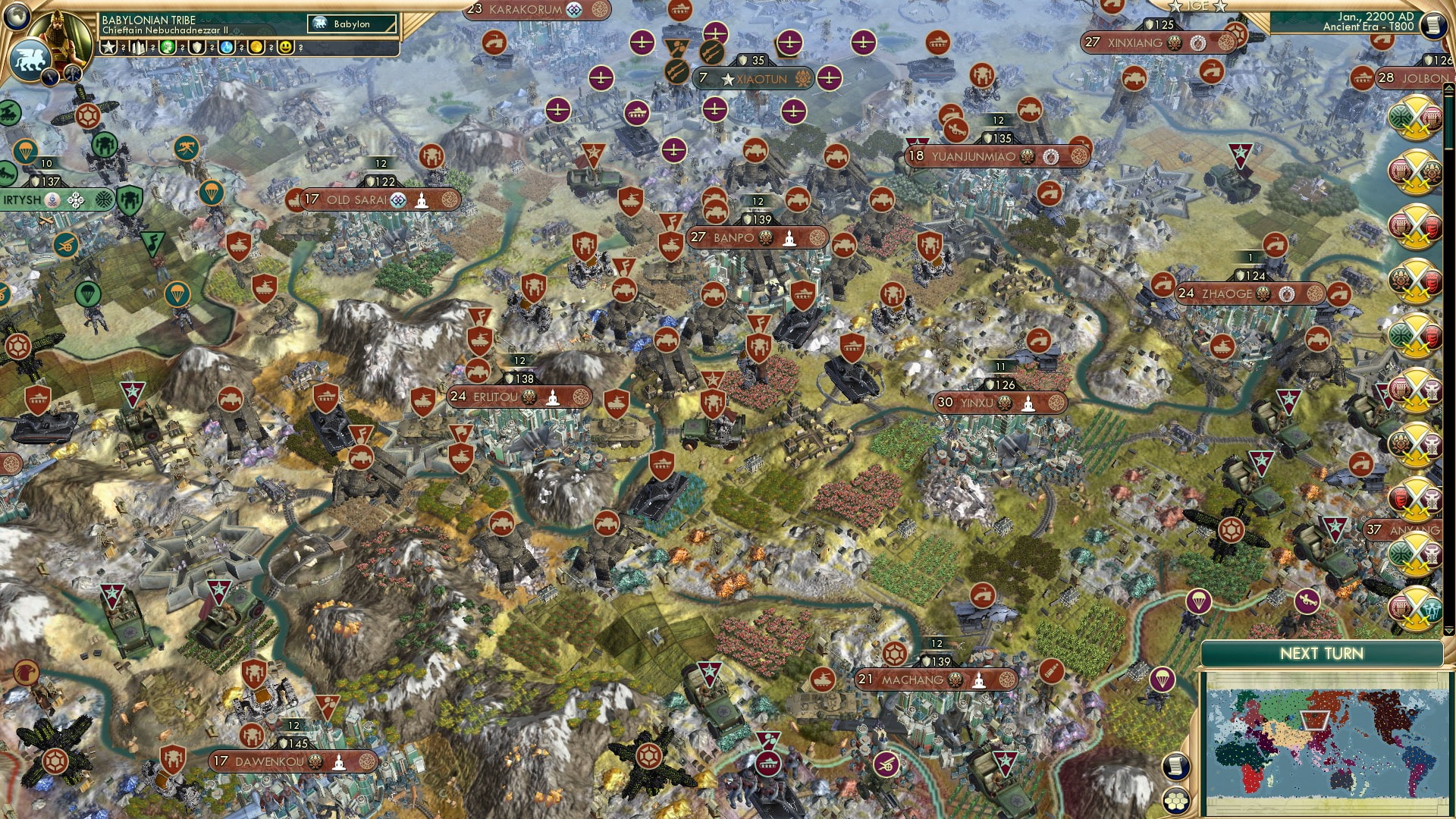
Task: Click the Next Turn button
Action: click(x=1323, y=652)
